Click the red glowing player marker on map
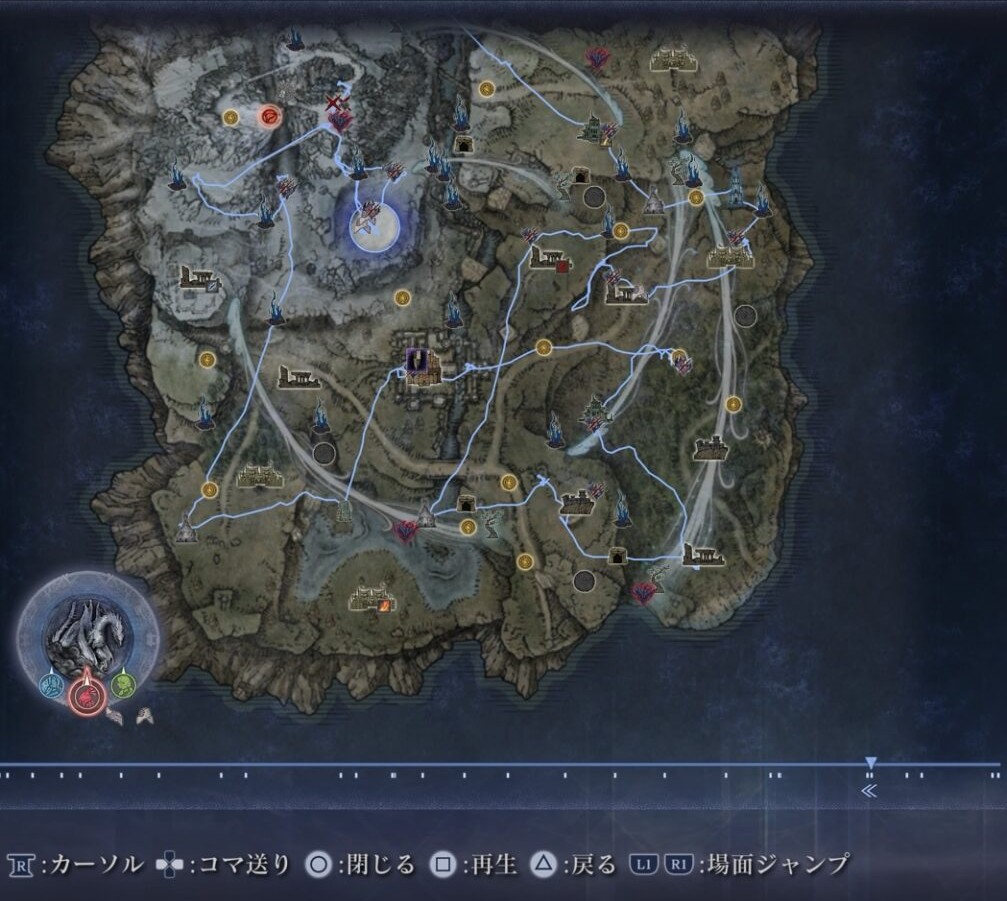1007x901 pixels. coord(268,118)
